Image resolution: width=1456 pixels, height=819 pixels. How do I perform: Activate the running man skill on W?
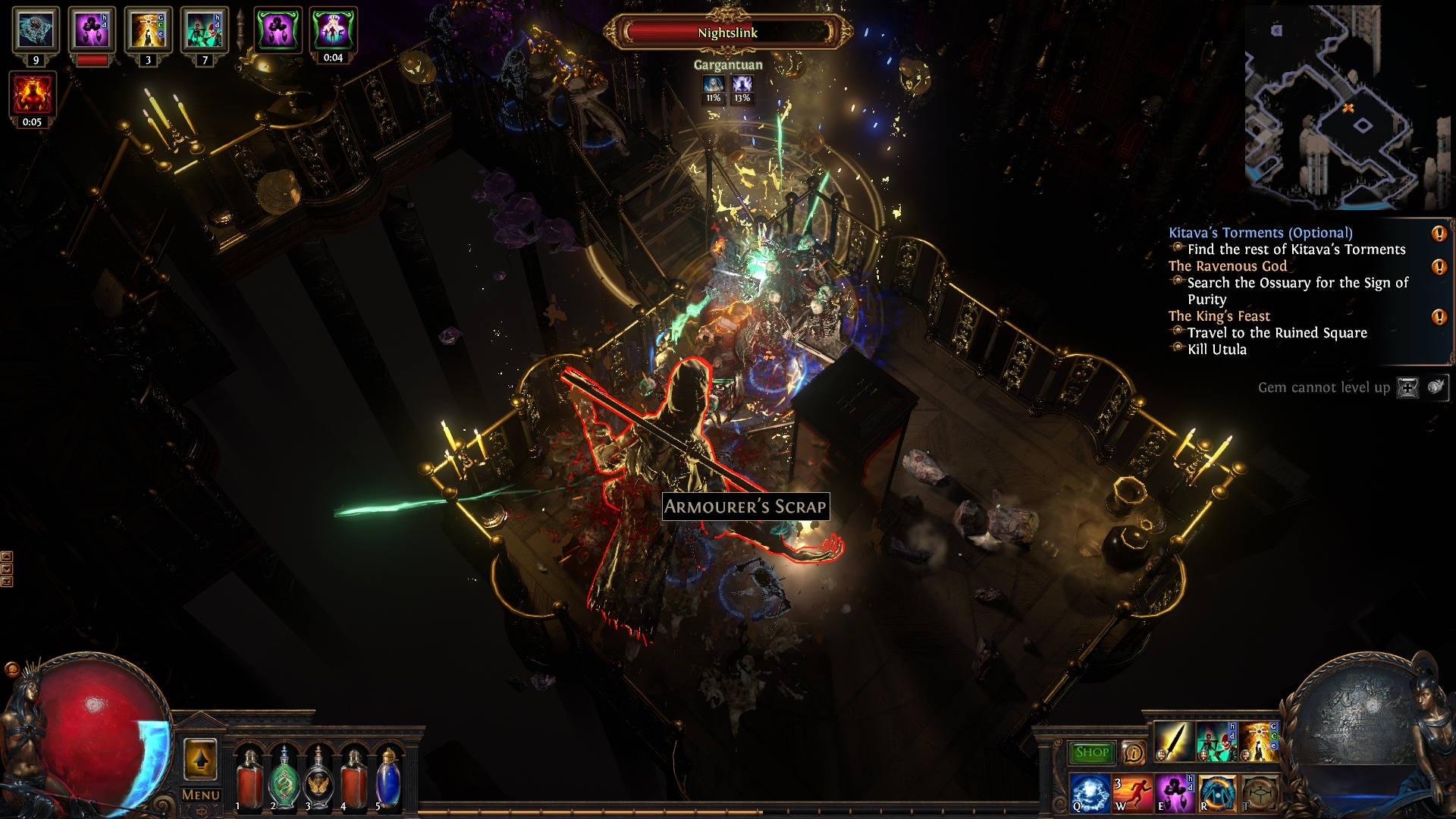(x=1131, y=792)
